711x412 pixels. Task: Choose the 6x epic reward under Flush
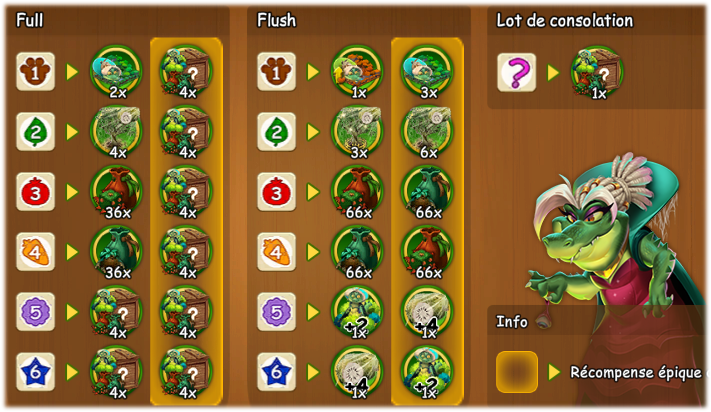pyautogui.click(x=427, y=132)
